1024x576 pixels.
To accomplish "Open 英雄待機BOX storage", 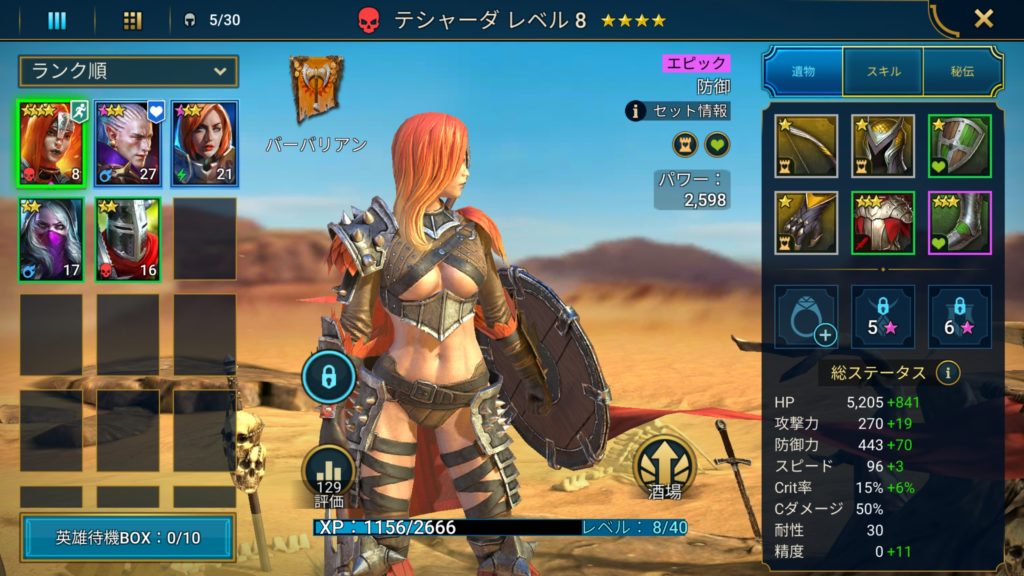I will pos(128,538).
